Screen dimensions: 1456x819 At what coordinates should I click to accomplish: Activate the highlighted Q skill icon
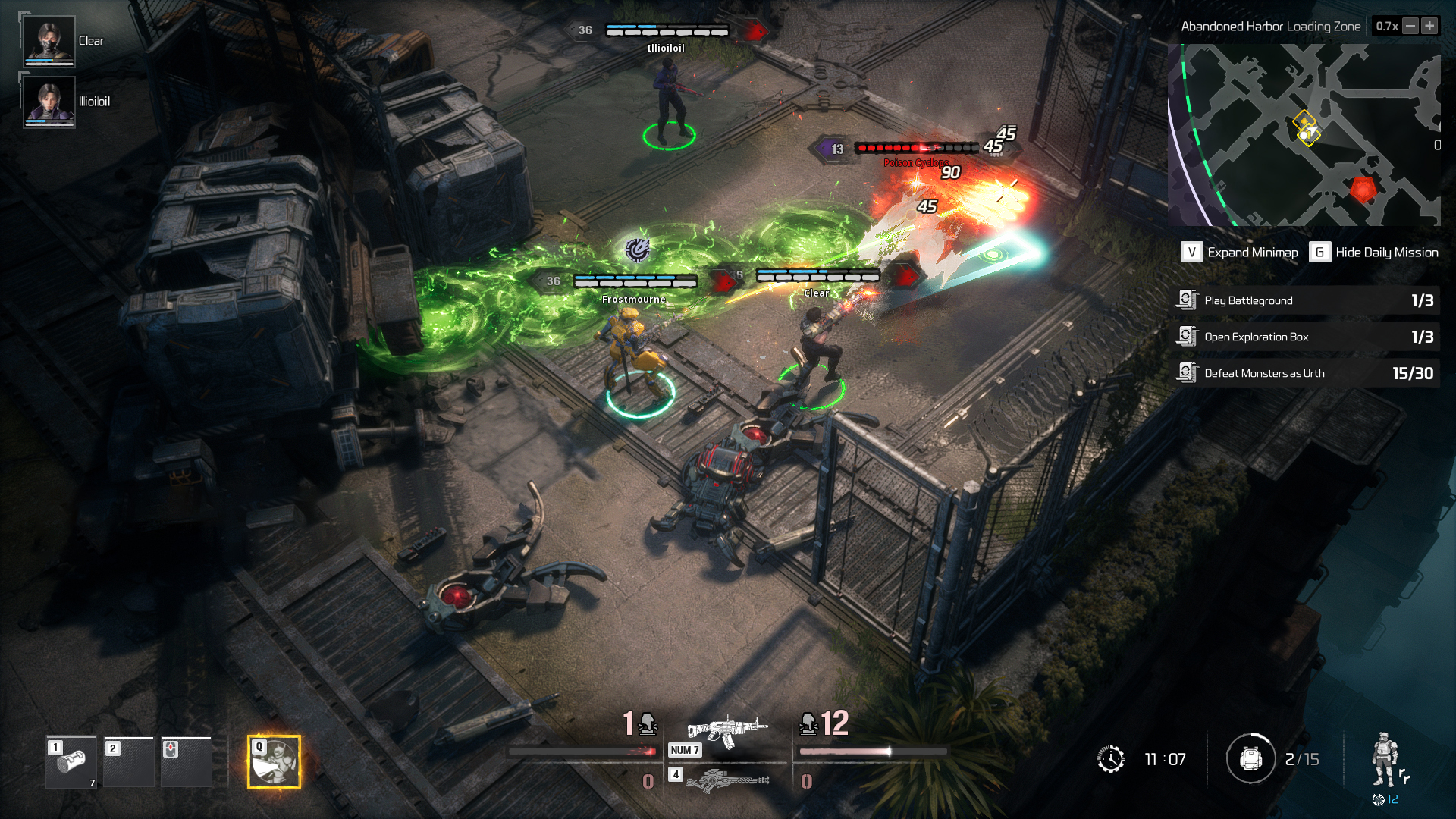click(274, 762)
